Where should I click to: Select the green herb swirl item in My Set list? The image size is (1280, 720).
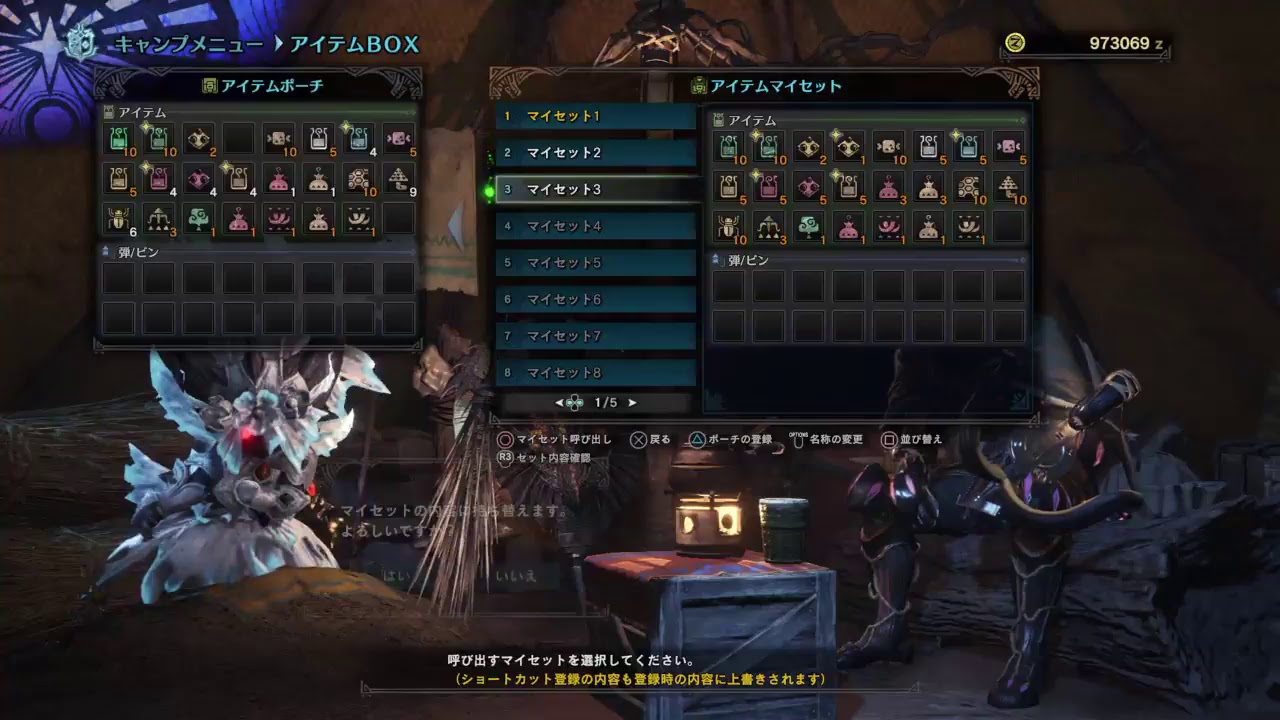(x=810, y=226)
